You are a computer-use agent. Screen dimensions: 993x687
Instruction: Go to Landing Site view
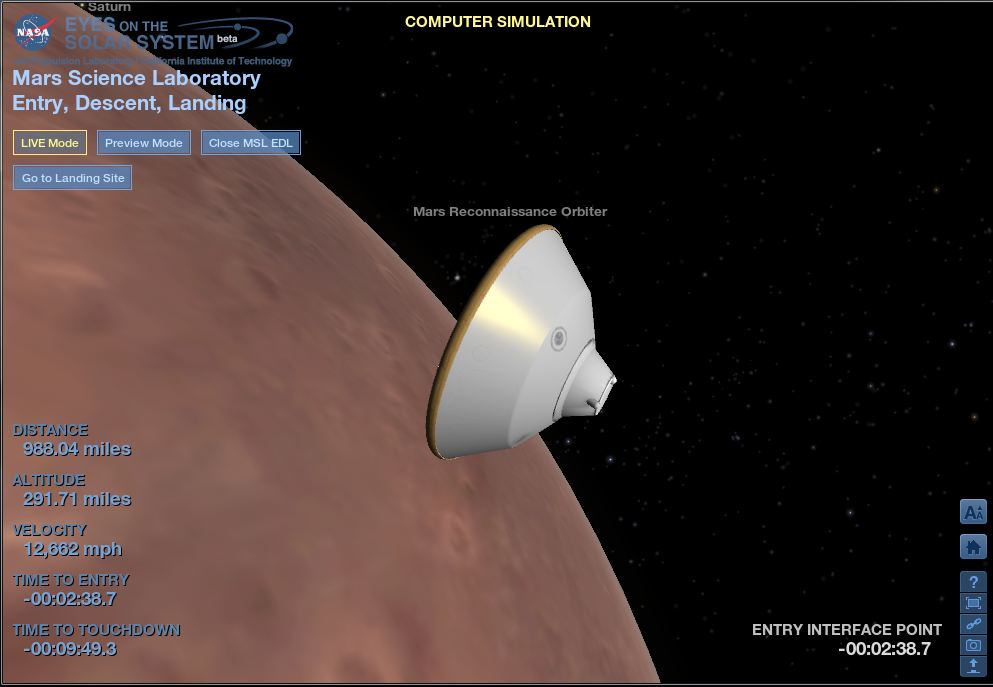tap(73, 178)
